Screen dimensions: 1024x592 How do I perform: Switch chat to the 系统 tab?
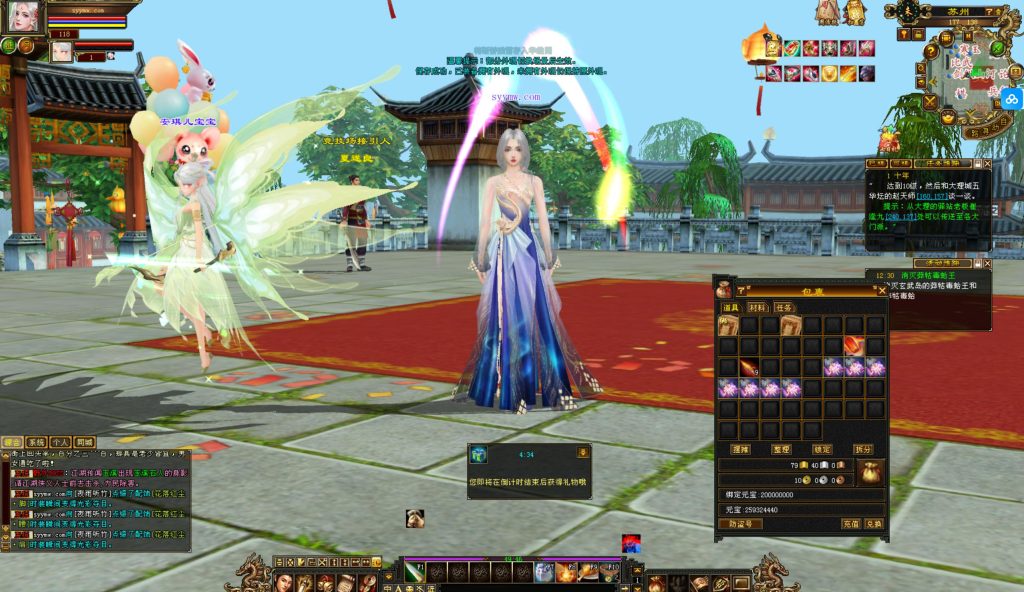coord(36,442)
